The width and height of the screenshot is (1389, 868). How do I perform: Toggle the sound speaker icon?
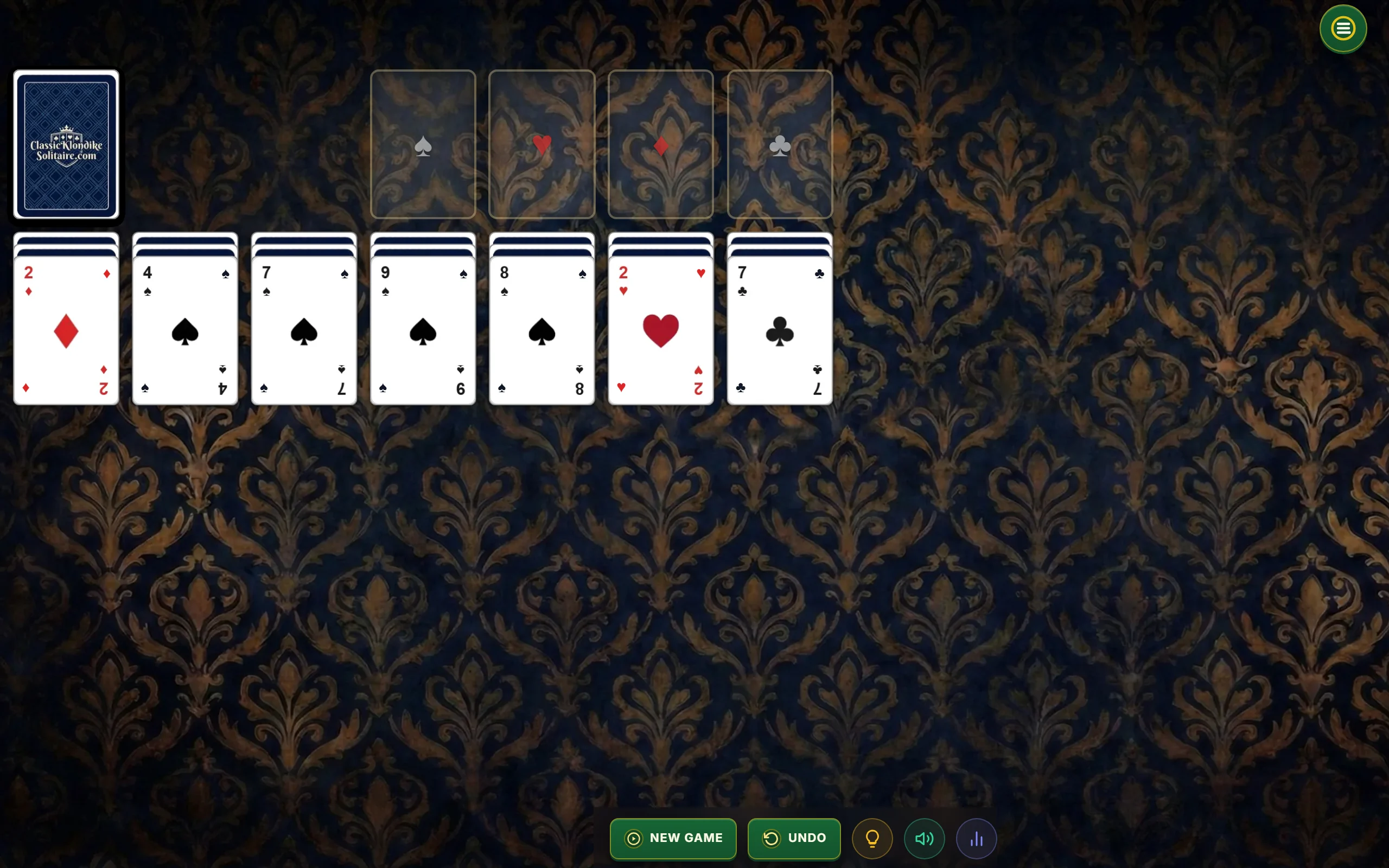(924, 839)
